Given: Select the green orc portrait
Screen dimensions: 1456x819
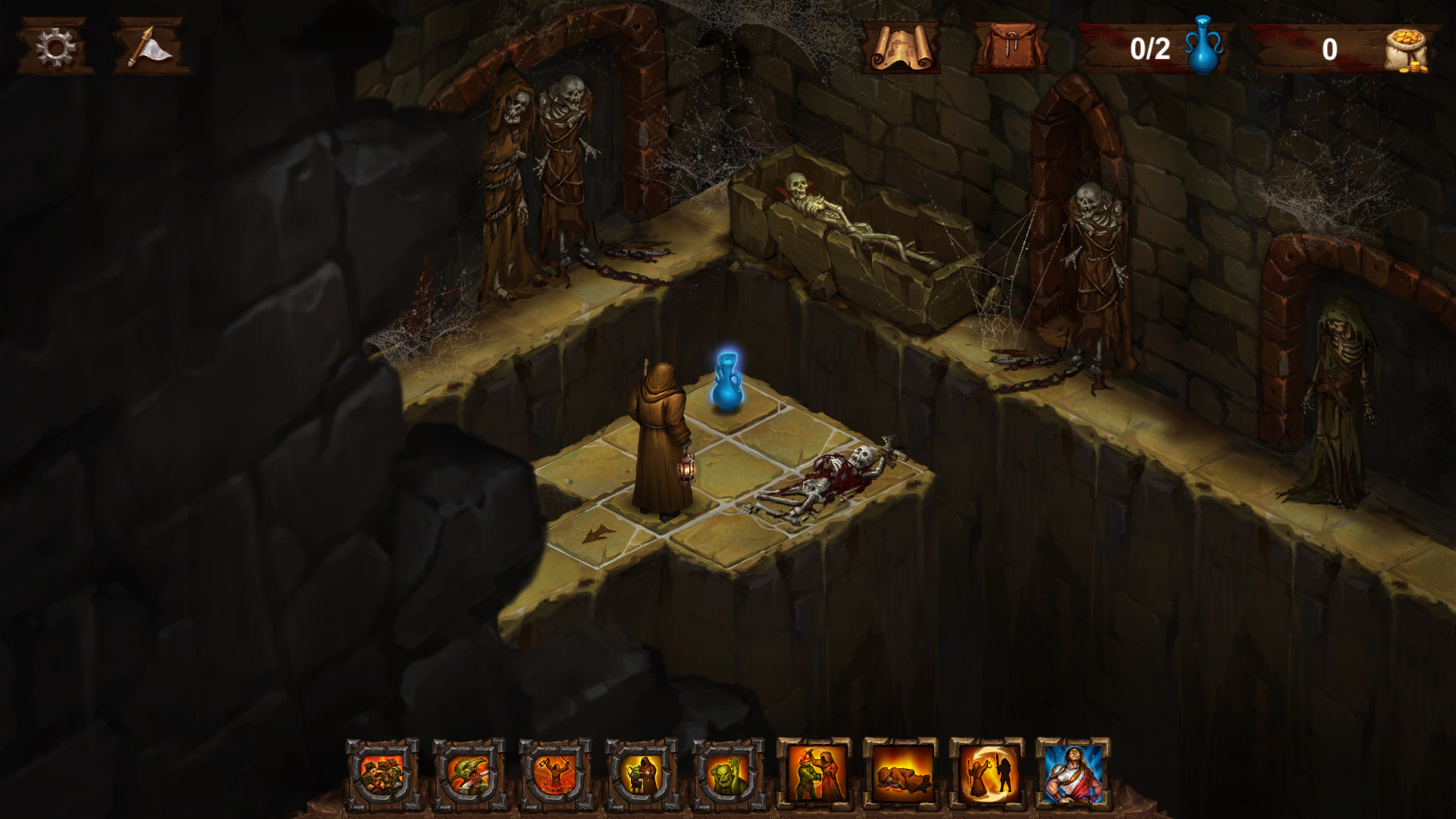Looking at the screenshot, I should tap(730, 776).
